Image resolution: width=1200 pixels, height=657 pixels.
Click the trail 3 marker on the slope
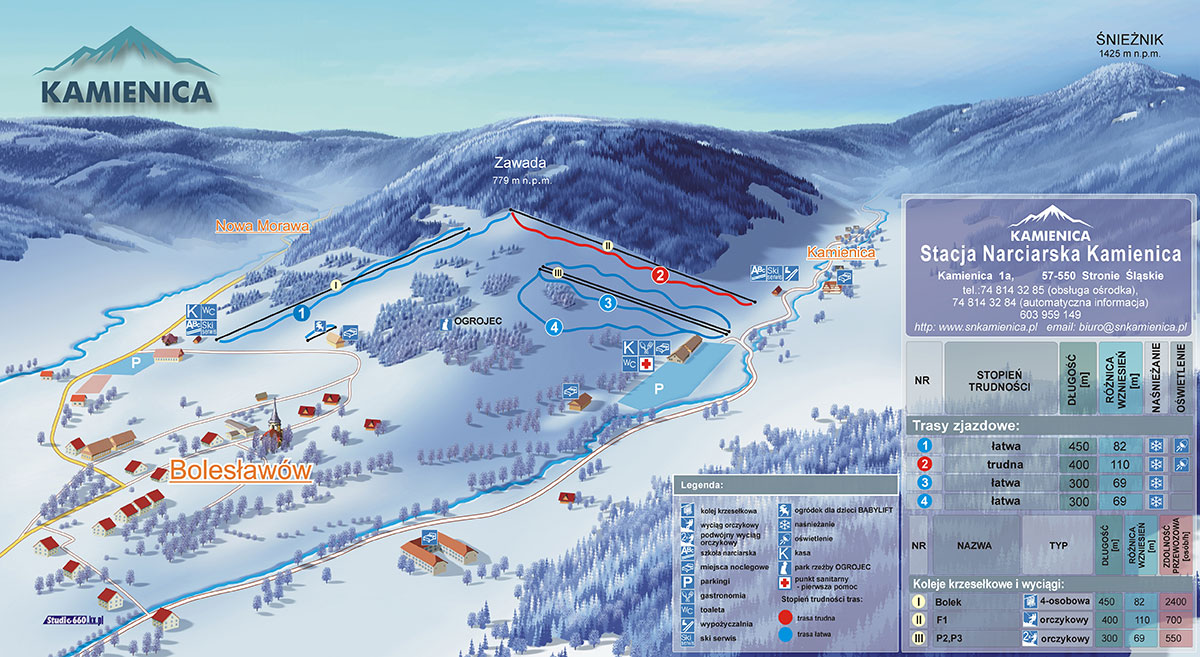point(606,302)
